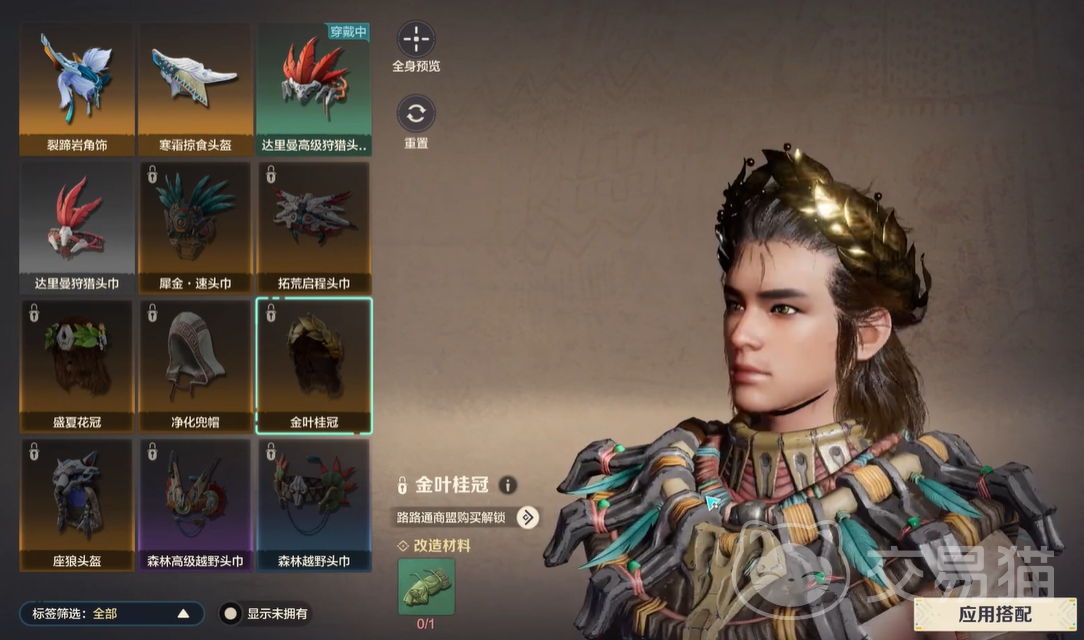
Task: Select the 金叶桂冠 laurel crown tile
Action: [x=314, y=365]
